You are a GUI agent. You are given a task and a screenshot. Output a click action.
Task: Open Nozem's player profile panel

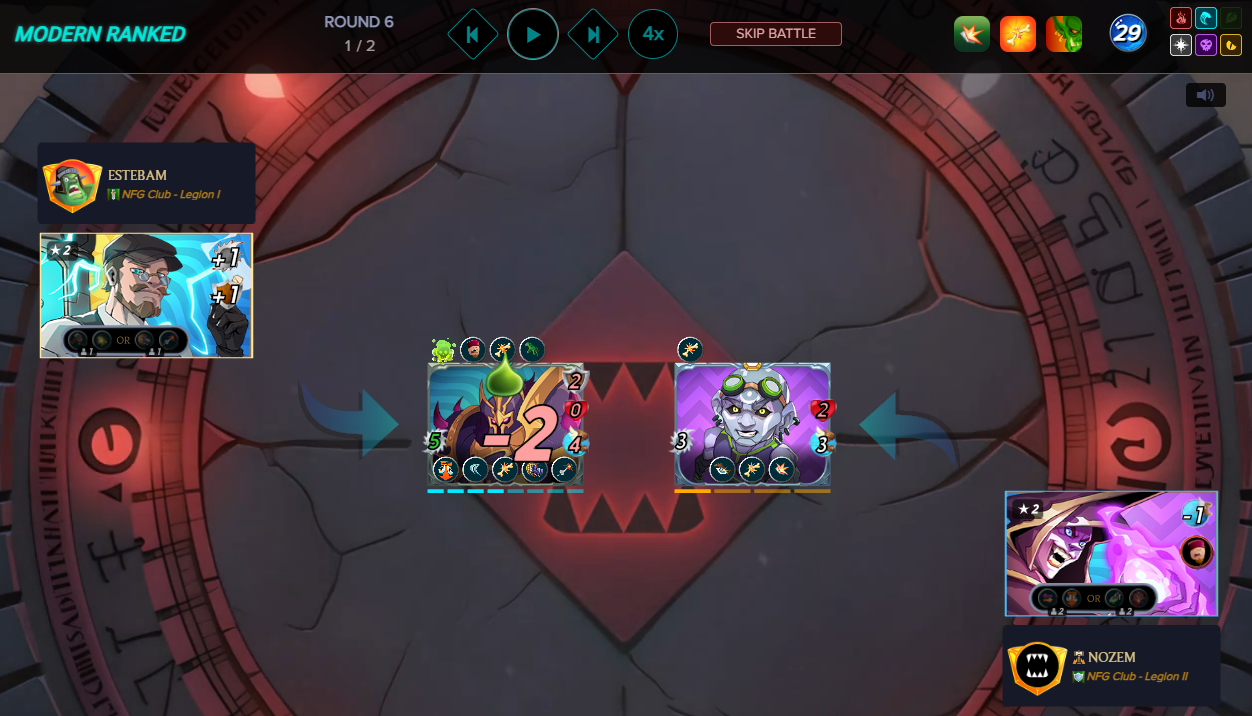tap(1111, 665)
